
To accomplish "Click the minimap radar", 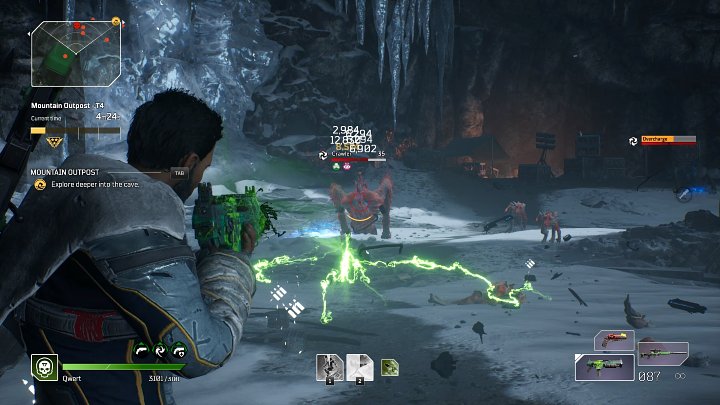I will 76,52.
